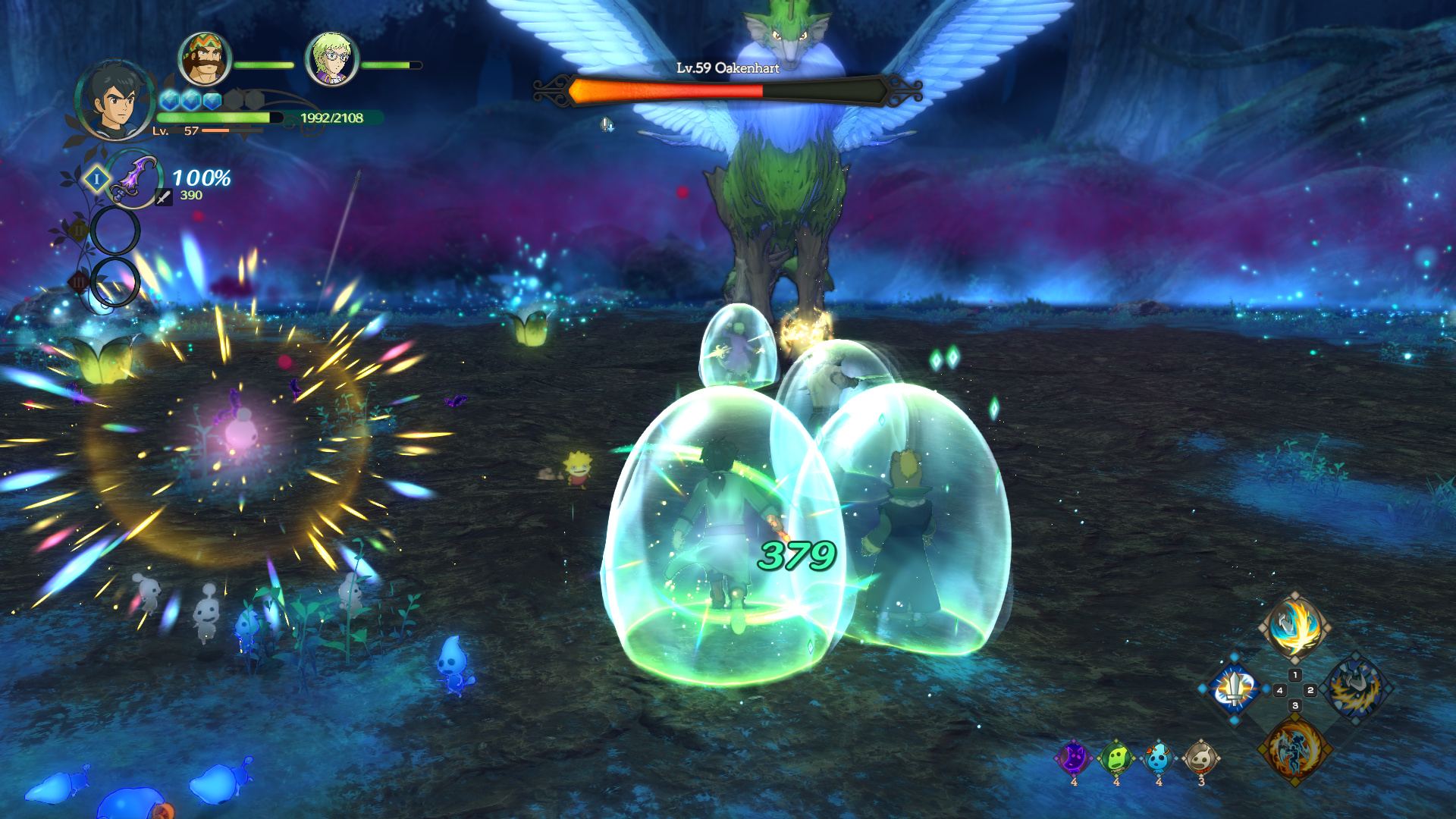
Task: Activate the flaming wing slash skill
Action: (x=1294, y=627)
